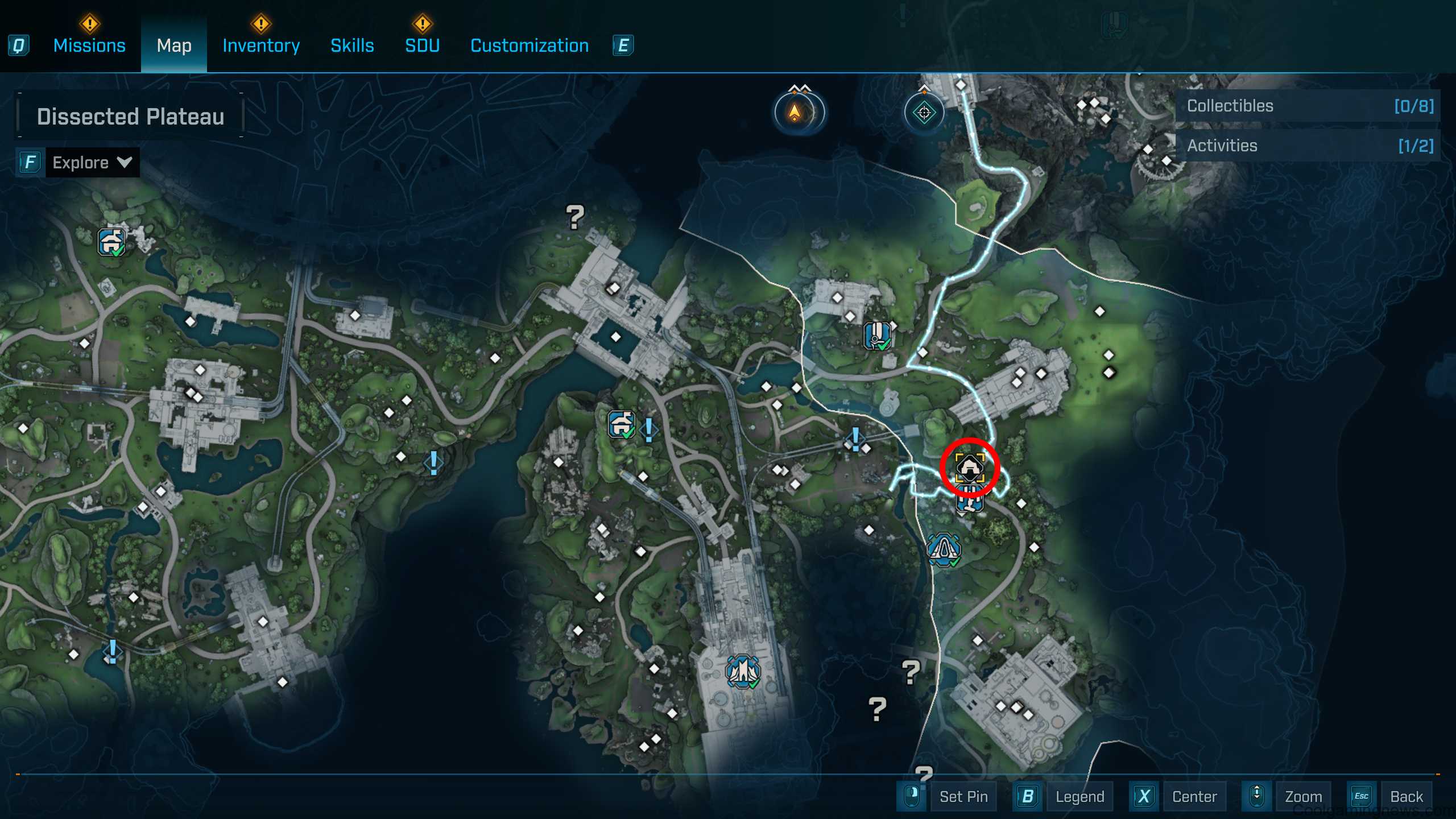Go to the Customization tab
Image resolution: width=1456 pixels, height=819 pixels.
coord(530,45)
